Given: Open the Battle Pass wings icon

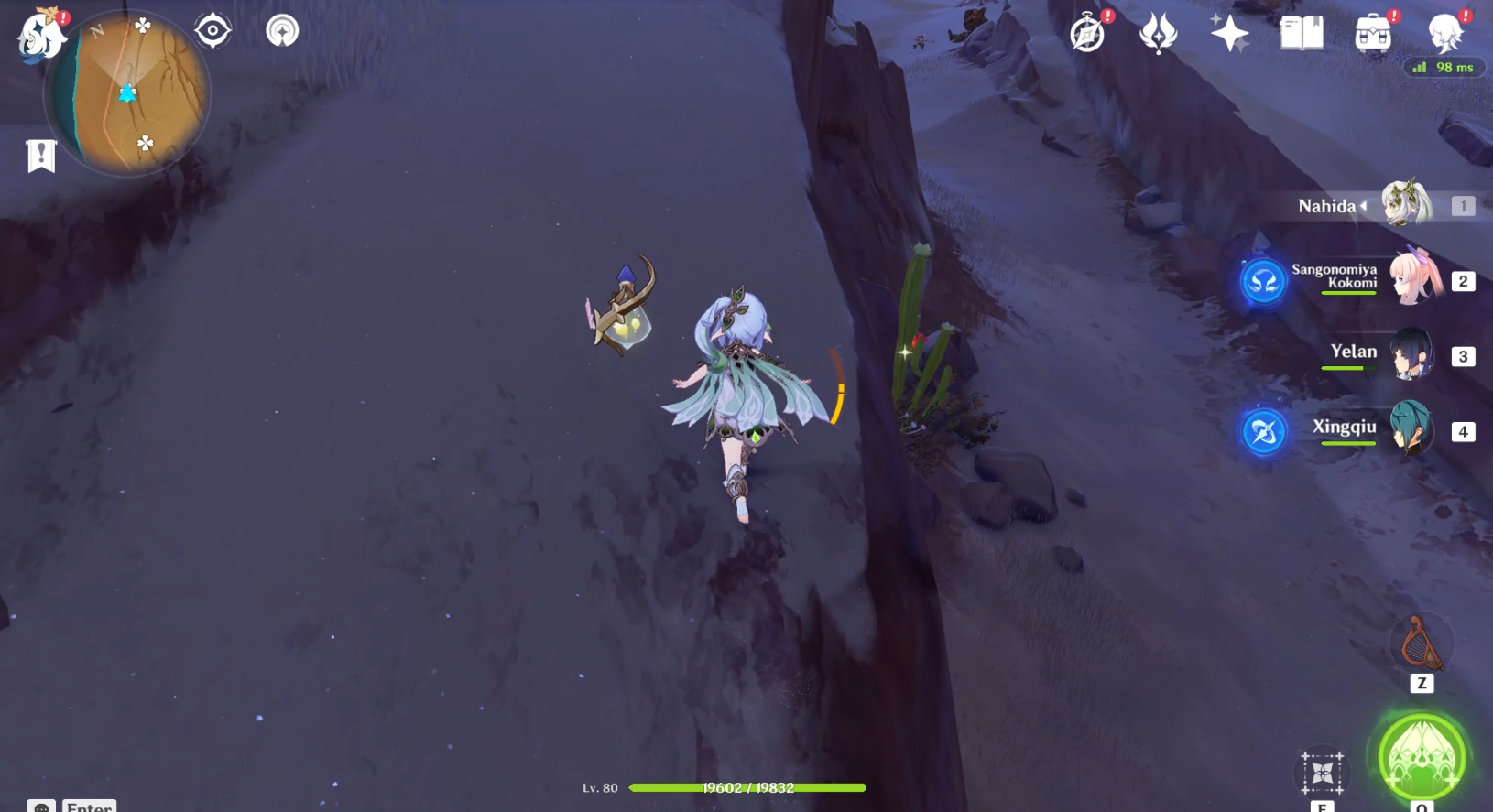Looking at the screenshot, I should pos(1157,32).
